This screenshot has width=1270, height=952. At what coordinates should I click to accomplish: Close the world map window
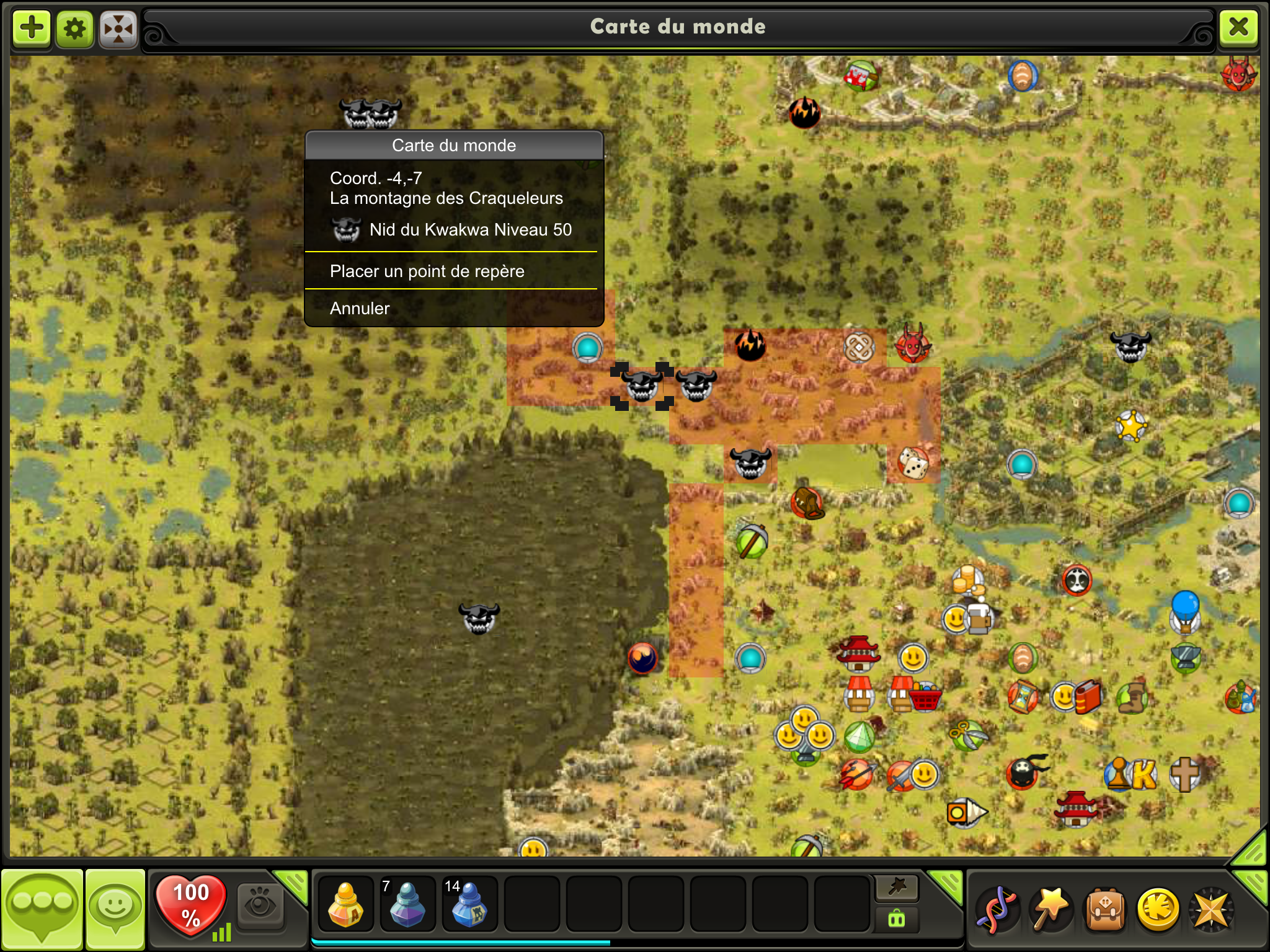click(x=1238, y=27)
